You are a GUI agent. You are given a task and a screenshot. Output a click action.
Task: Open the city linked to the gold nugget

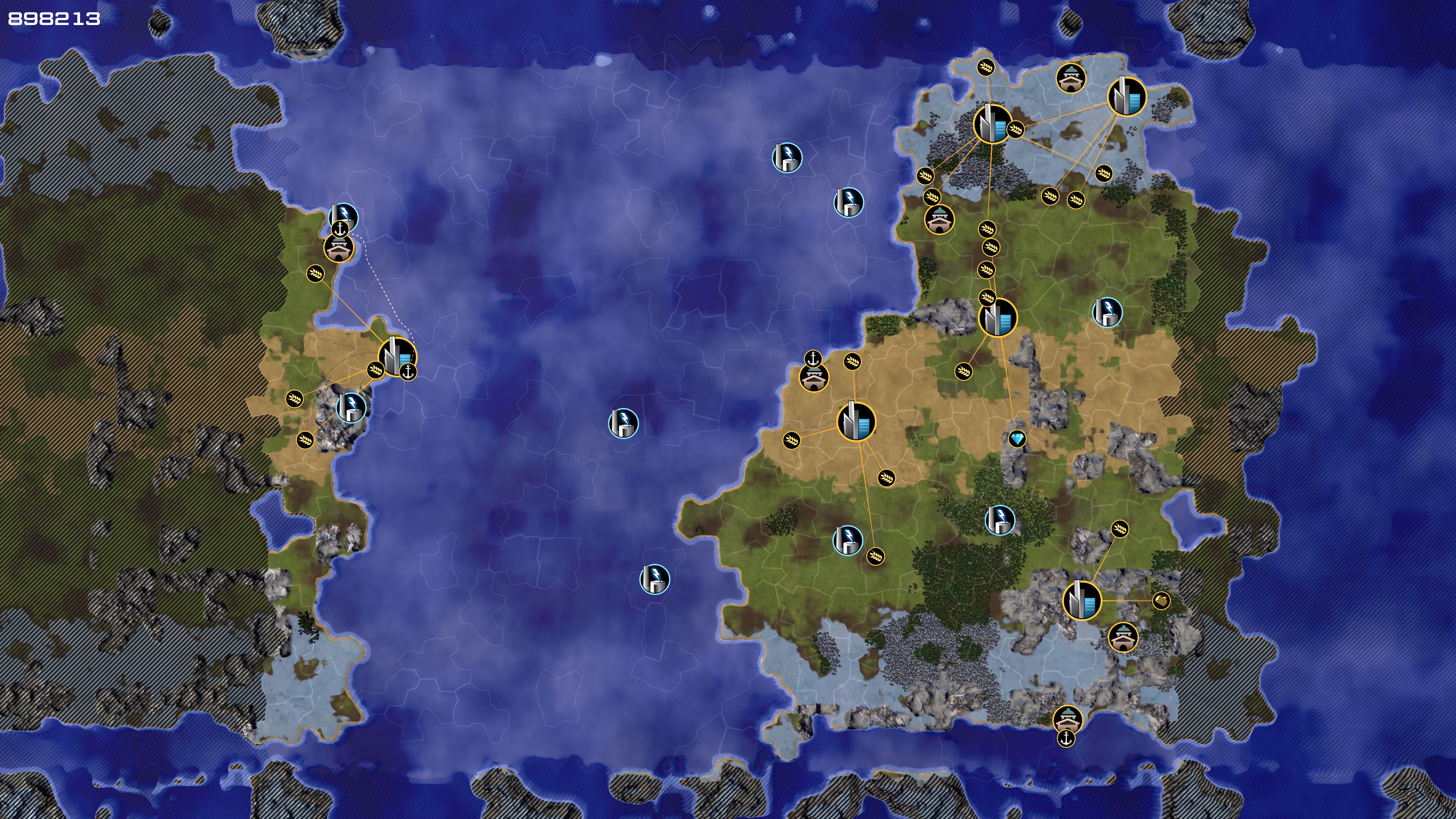point(1082,600)
